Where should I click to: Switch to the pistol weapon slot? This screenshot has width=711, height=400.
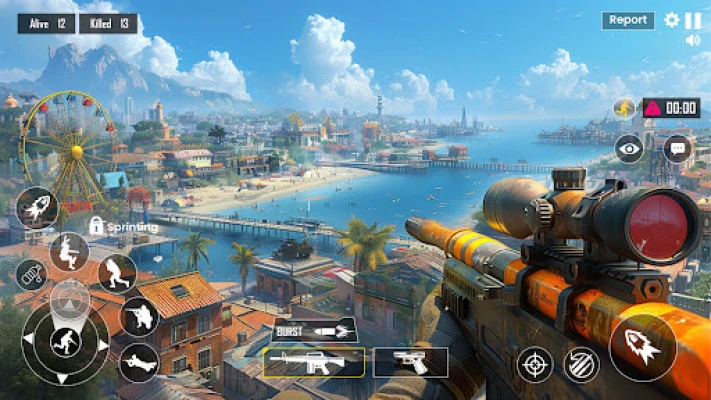tap(411, 362)
